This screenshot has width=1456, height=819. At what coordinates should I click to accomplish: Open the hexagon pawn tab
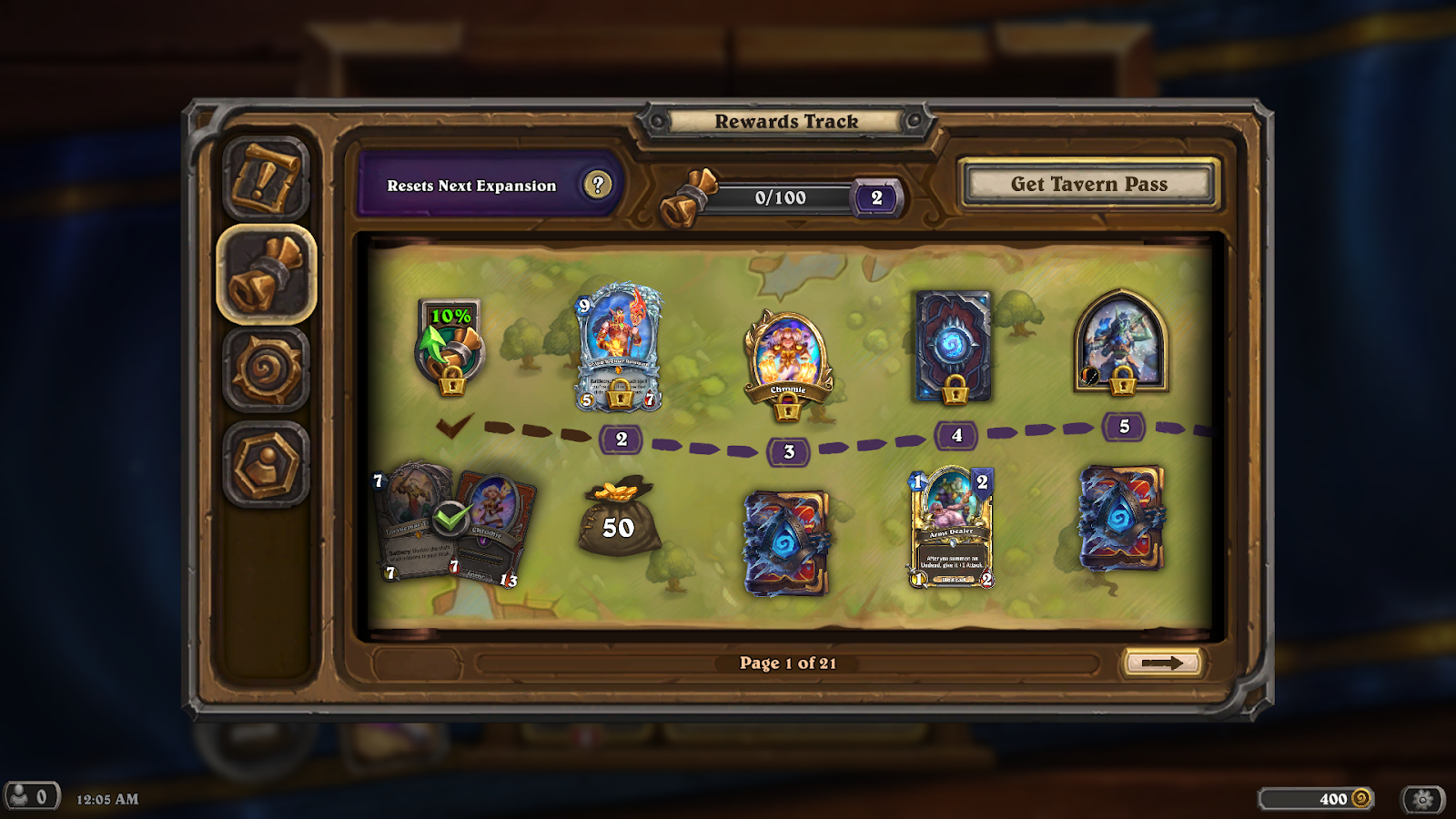[266, 465]
